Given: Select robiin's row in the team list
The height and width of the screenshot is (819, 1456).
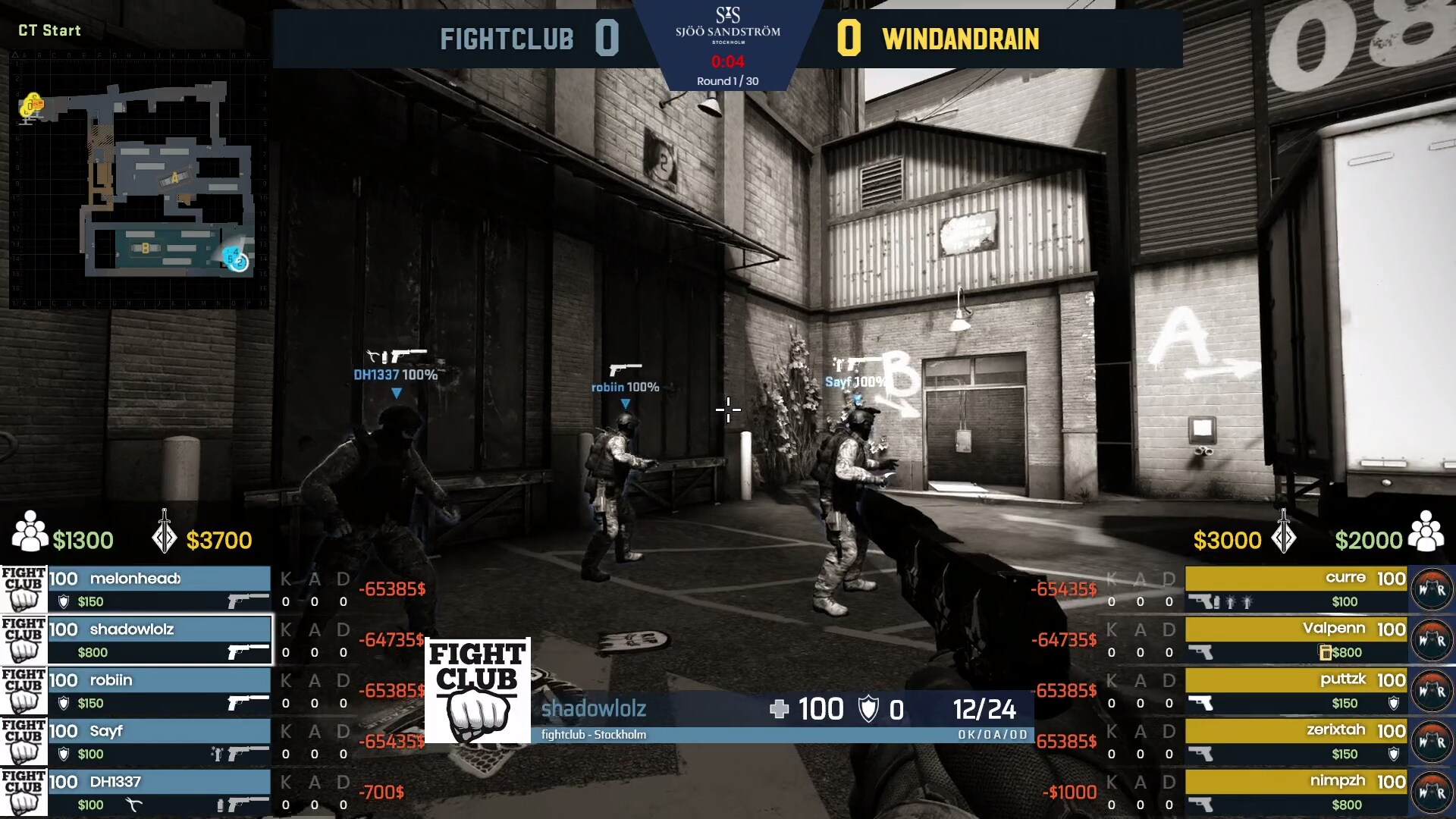Looking at the screenshot, I should pos(159,691).
